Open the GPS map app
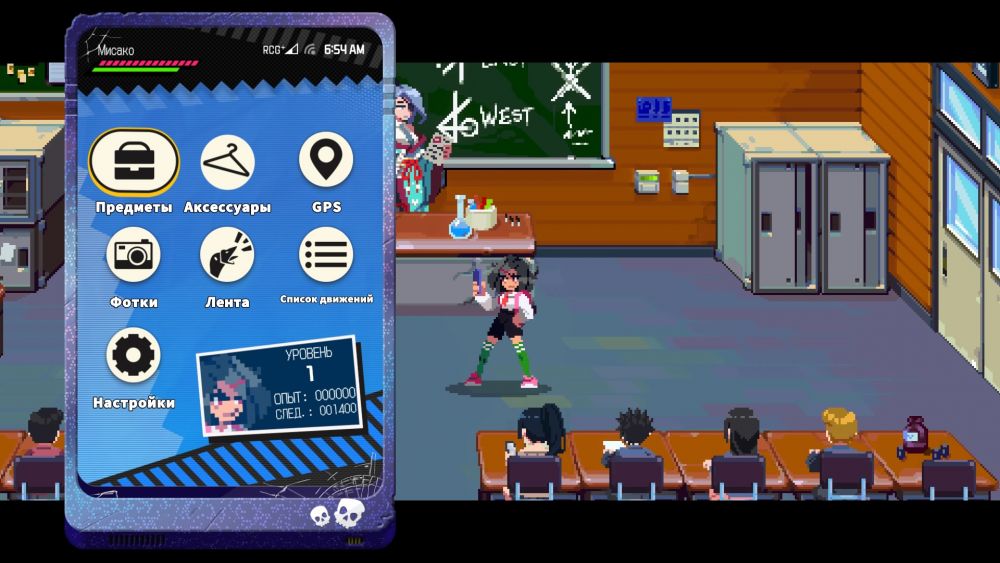 click(x=326, y=162)
